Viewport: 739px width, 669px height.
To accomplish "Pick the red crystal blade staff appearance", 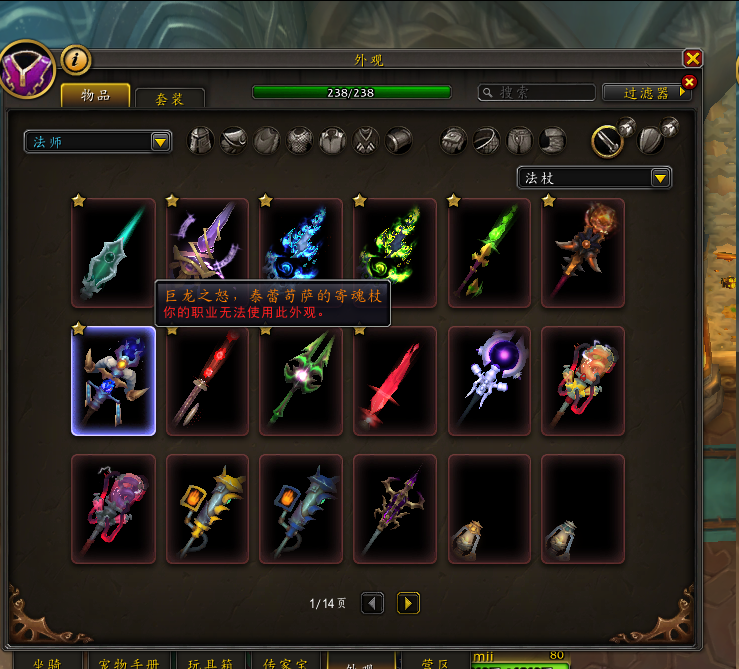I will (395, 381).
